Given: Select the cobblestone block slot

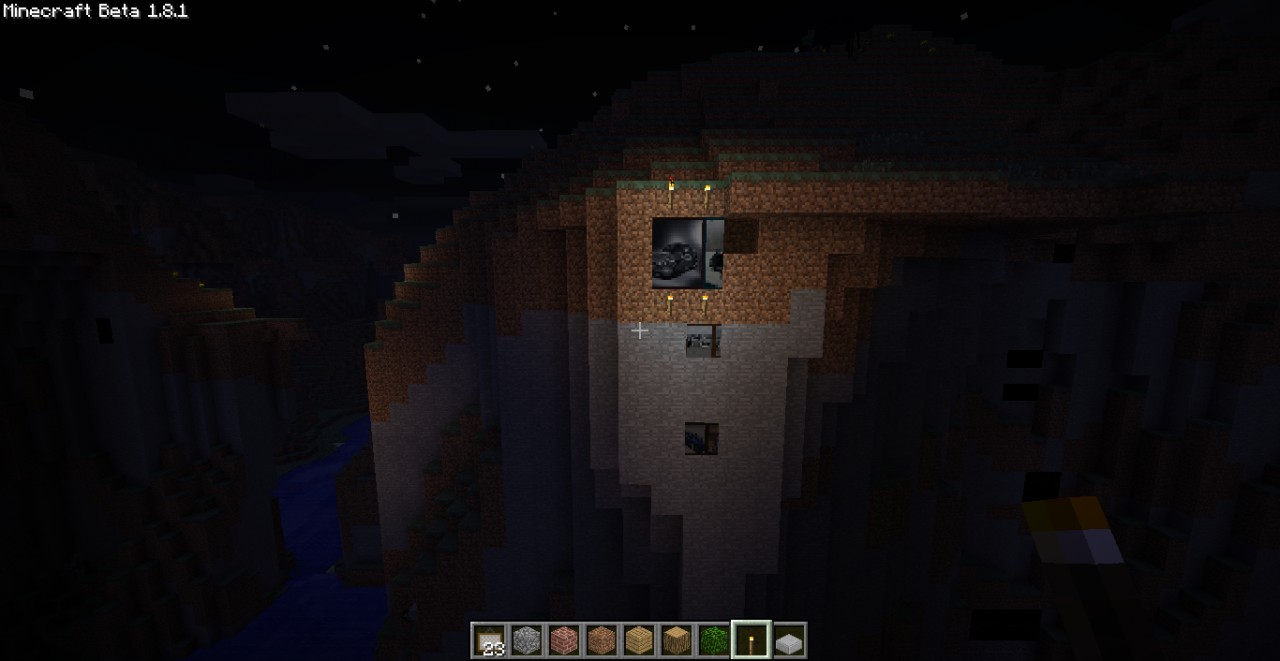Looking at the screenshot, I should click(527, 640).
